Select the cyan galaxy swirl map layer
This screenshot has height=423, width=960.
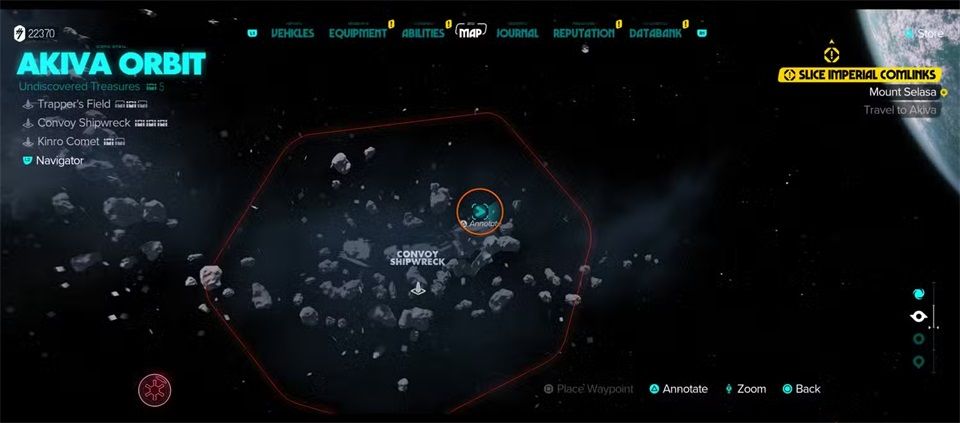click(919, 294)
